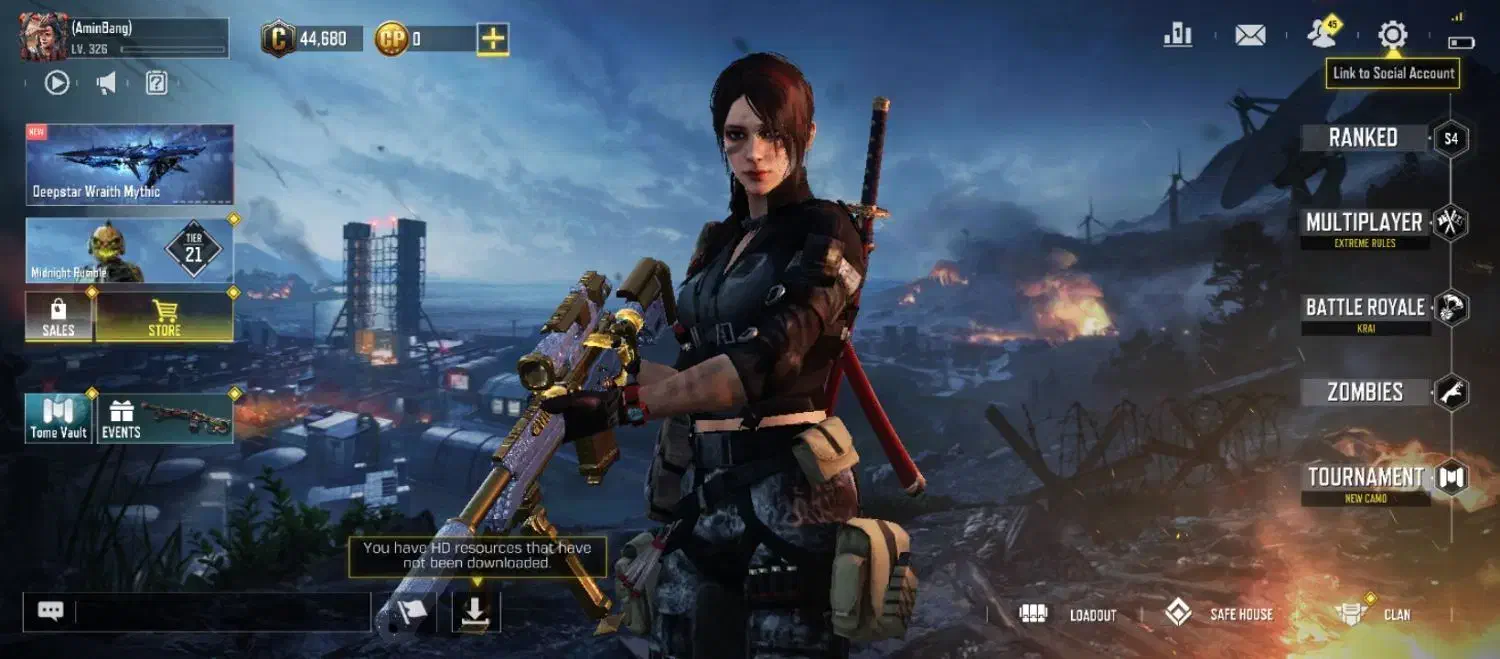
Task: Visit the STORE
Action: [x=165, y=317]
